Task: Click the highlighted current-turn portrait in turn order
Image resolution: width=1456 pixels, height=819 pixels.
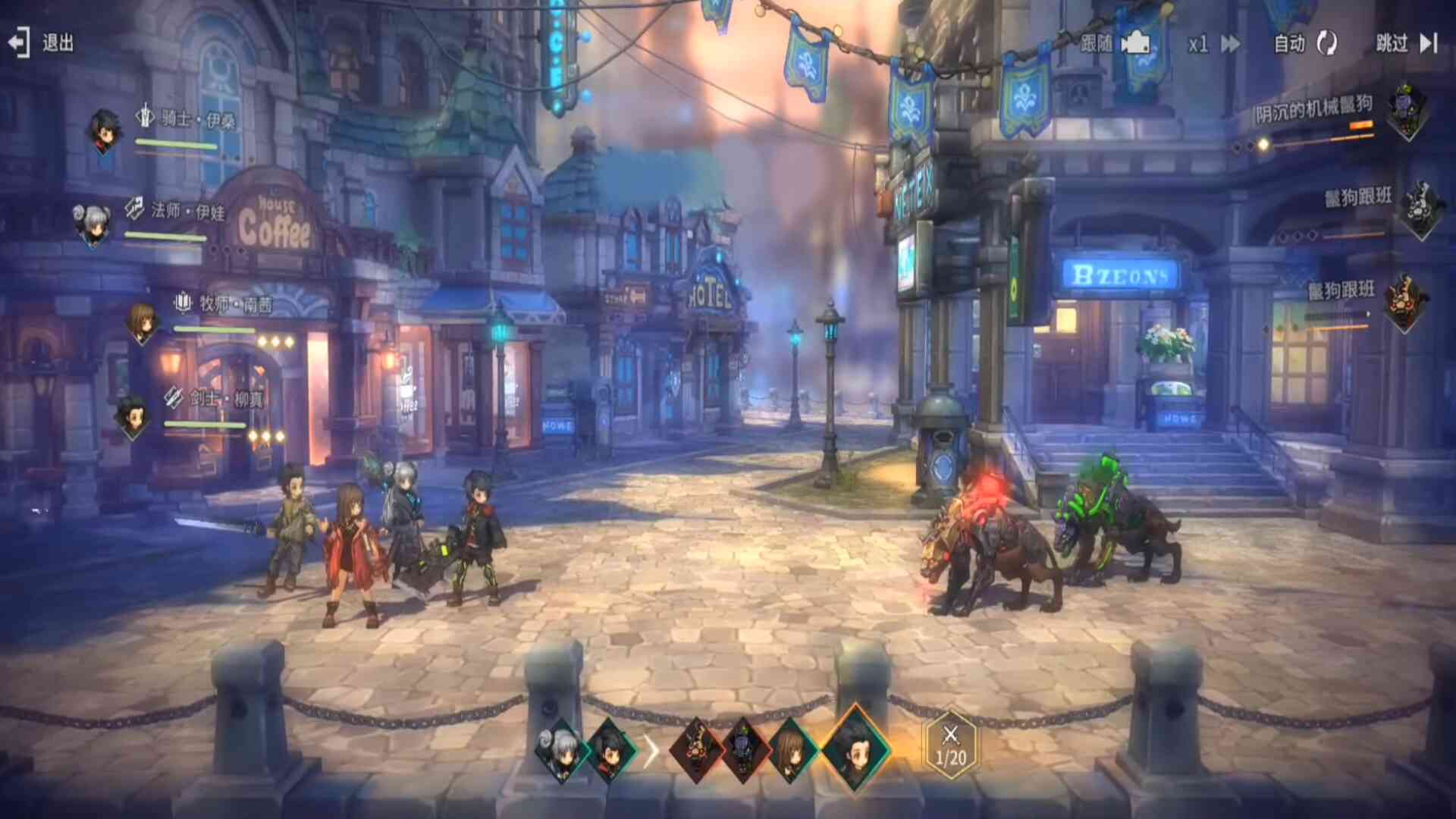Action: [856, 747]
